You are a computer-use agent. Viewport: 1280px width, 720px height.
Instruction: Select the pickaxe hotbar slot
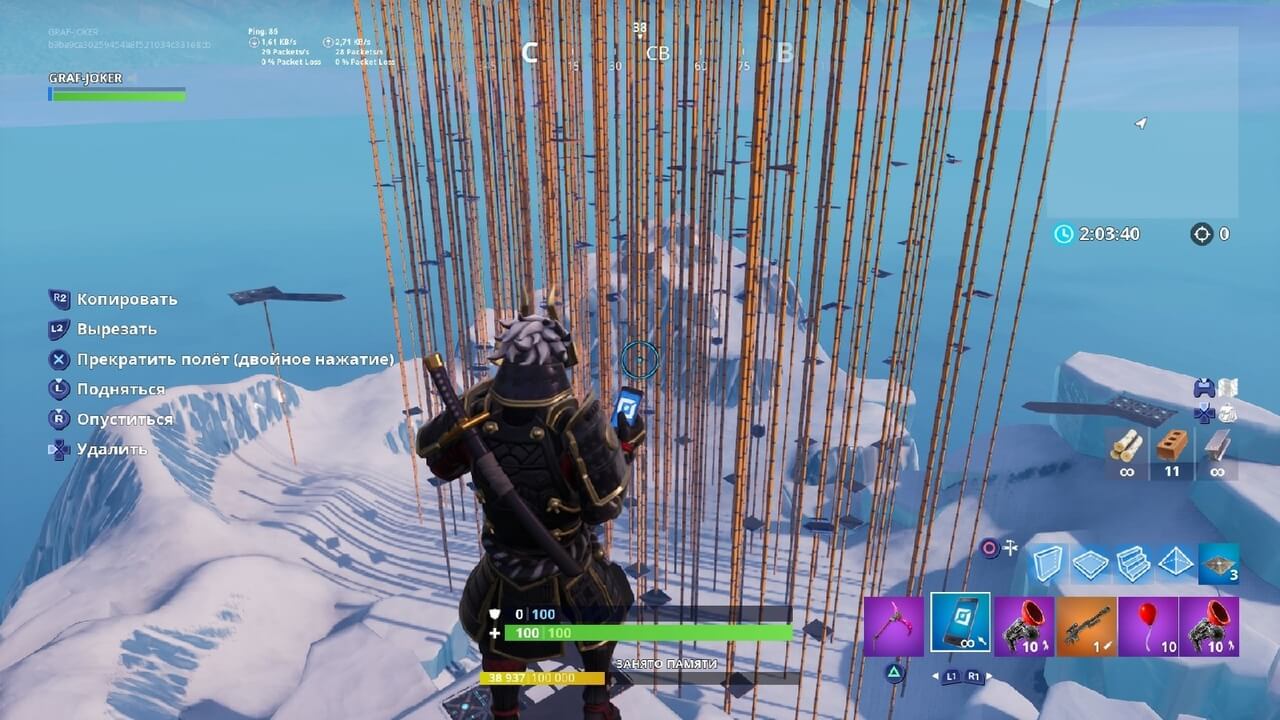893,627
